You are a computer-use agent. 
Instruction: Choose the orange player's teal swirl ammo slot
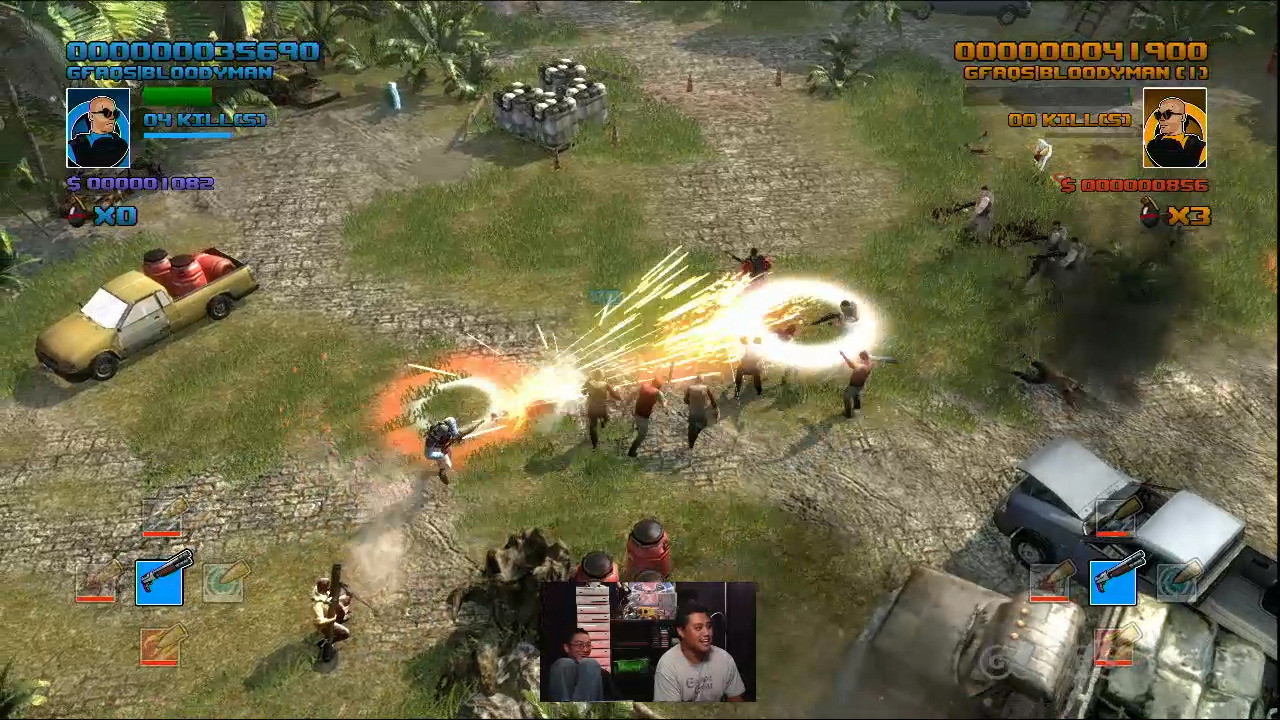1178,580
